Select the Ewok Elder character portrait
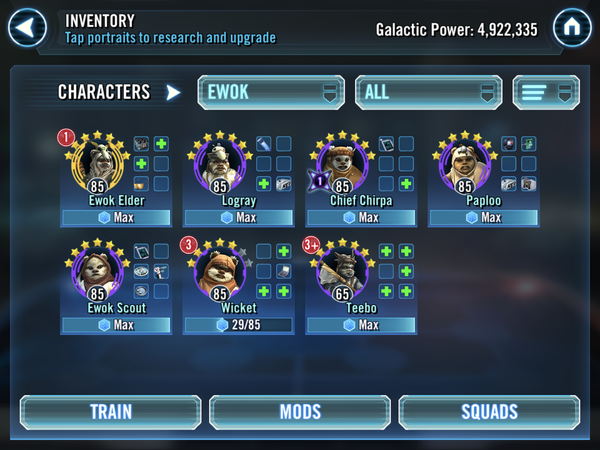This screenshot has height=450, width=600. [97, 164]
